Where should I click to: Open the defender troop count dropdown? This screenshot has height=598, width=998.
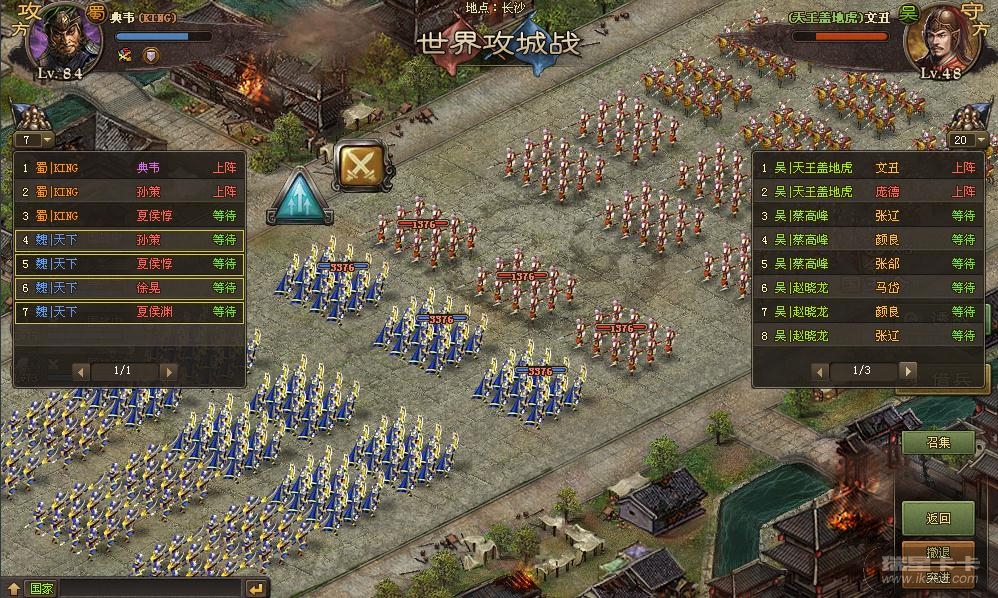pyautogui.click(x=966, y=140)
